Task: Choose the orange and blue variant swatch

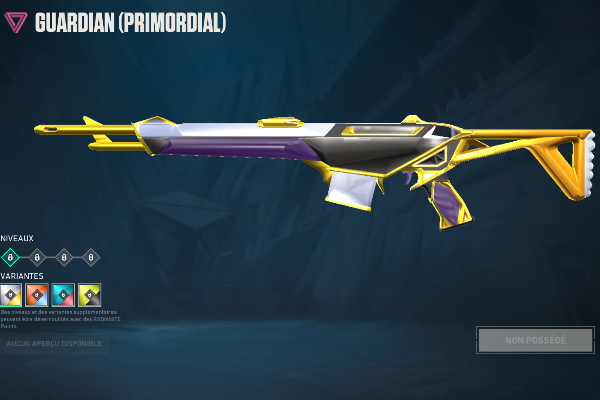Action: [37, 295]
